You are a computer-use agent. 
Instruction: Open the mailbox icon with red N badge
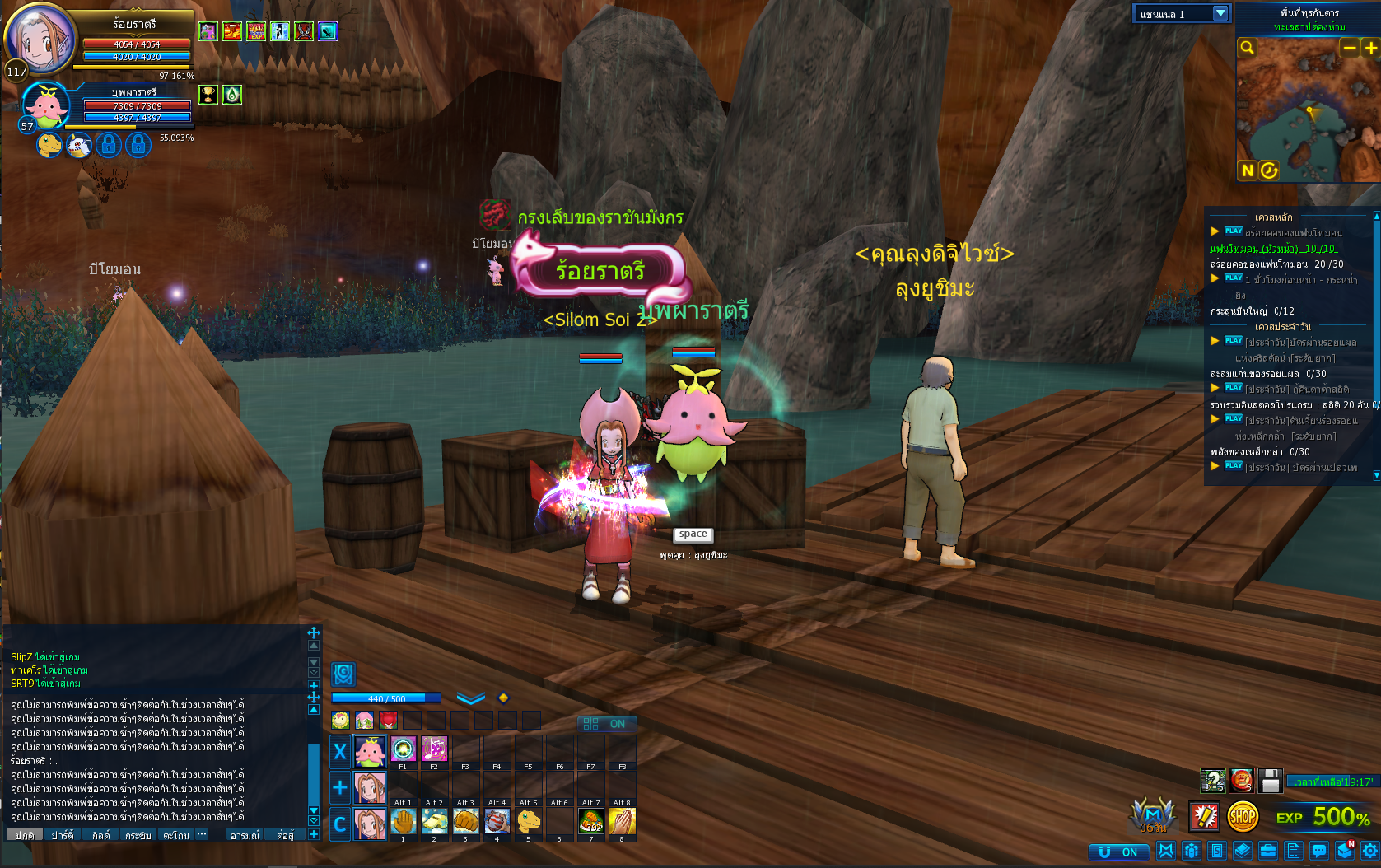tap(1344, 852)
